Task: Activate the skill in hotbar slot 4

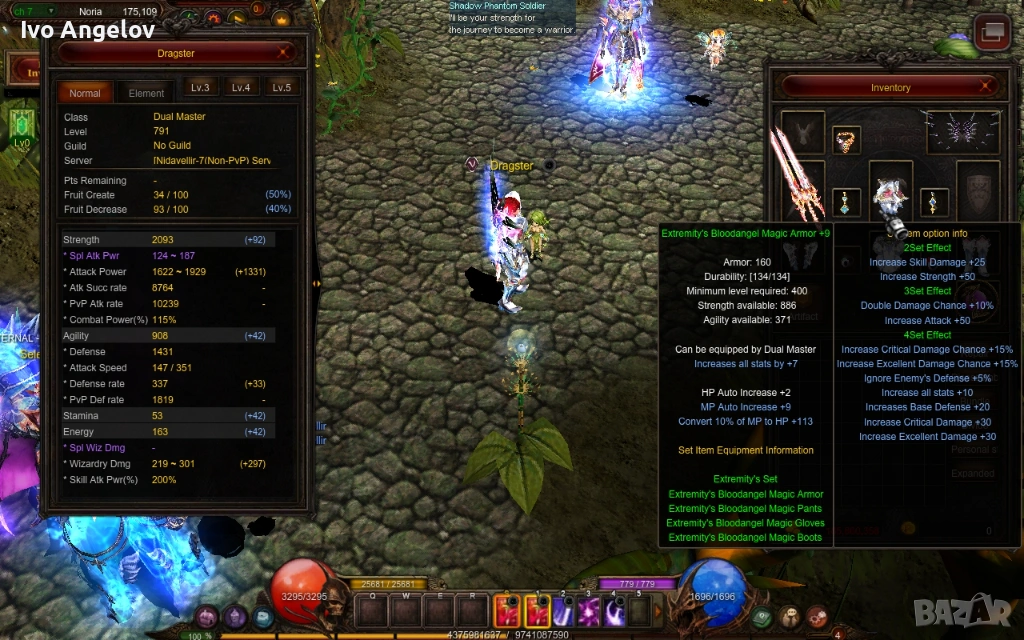Action: pos(614,610)
